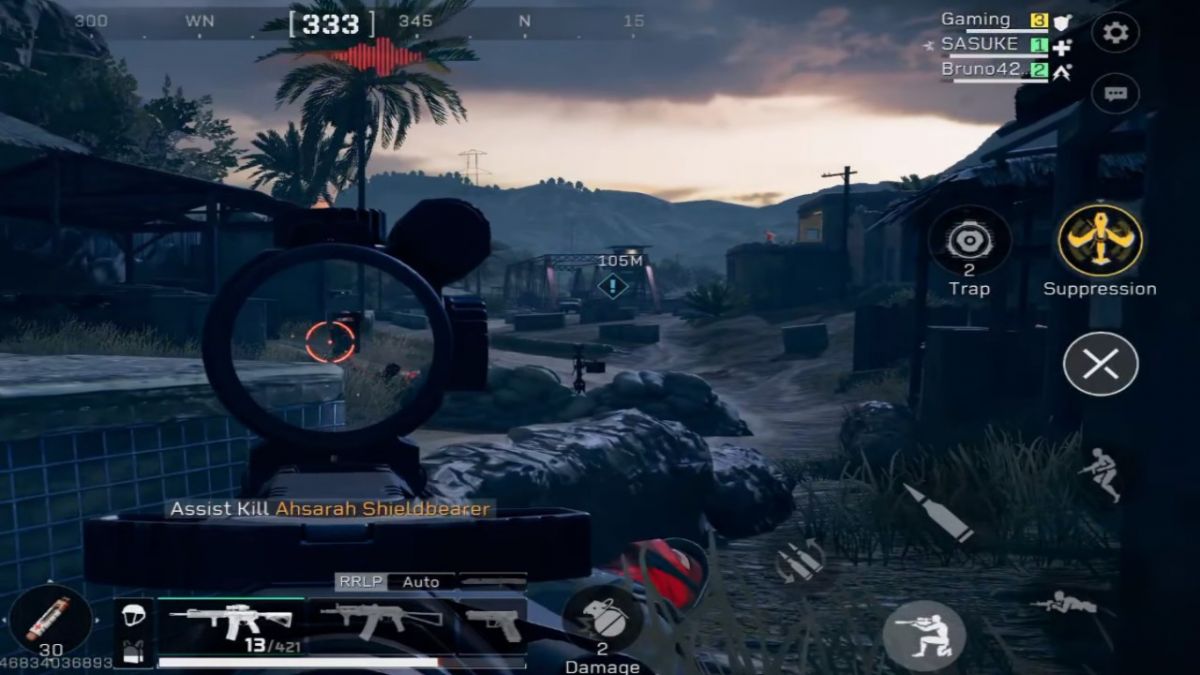
Task: Fire using the bullet icon
Action: coord(937,513)
